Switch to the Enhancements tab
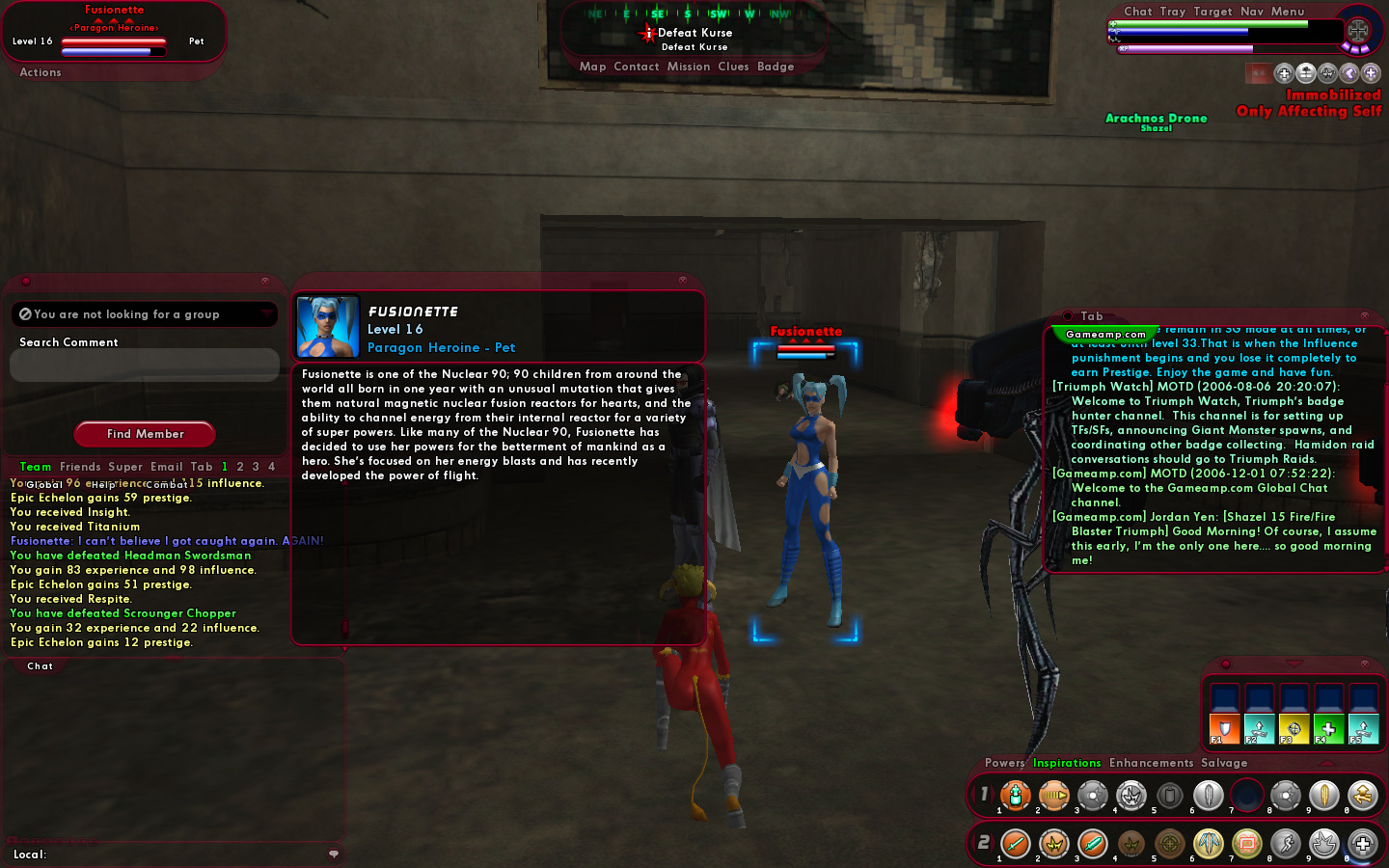Screen dimensions: 1389x868 point(1151,763)
